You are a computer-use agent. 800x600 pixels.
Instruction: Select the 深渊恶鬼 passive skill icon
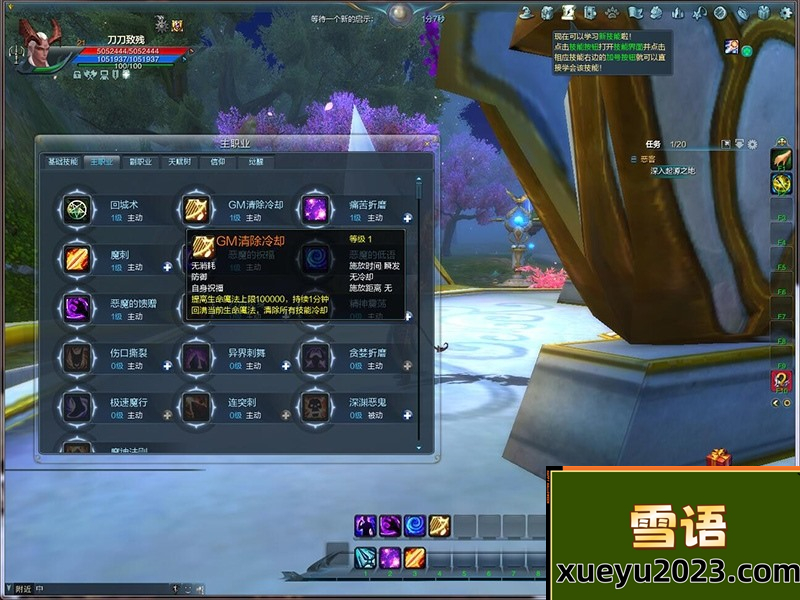point(316,407)
